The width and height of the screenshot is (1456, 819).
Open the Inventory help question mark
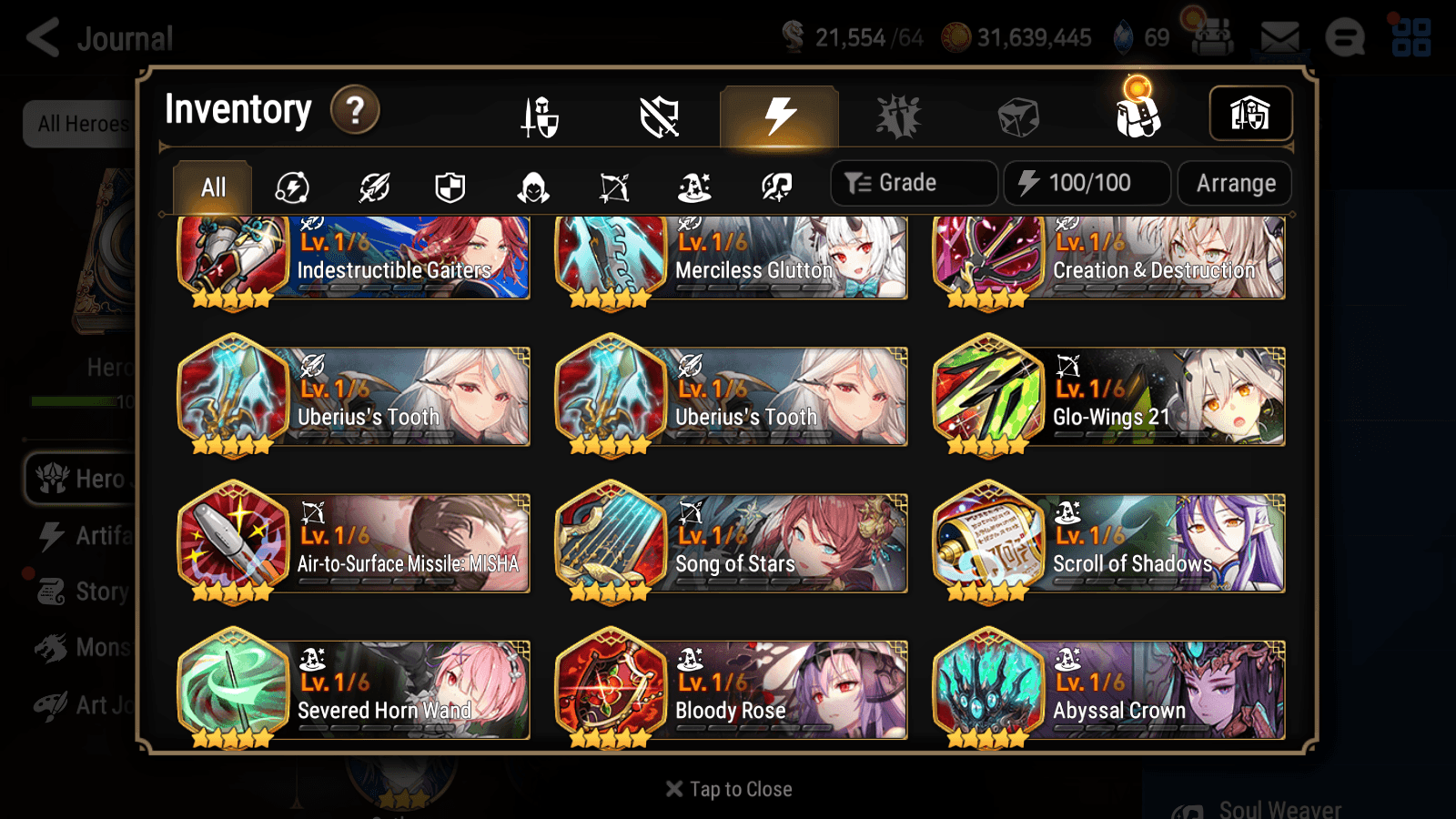click(354, 109)
